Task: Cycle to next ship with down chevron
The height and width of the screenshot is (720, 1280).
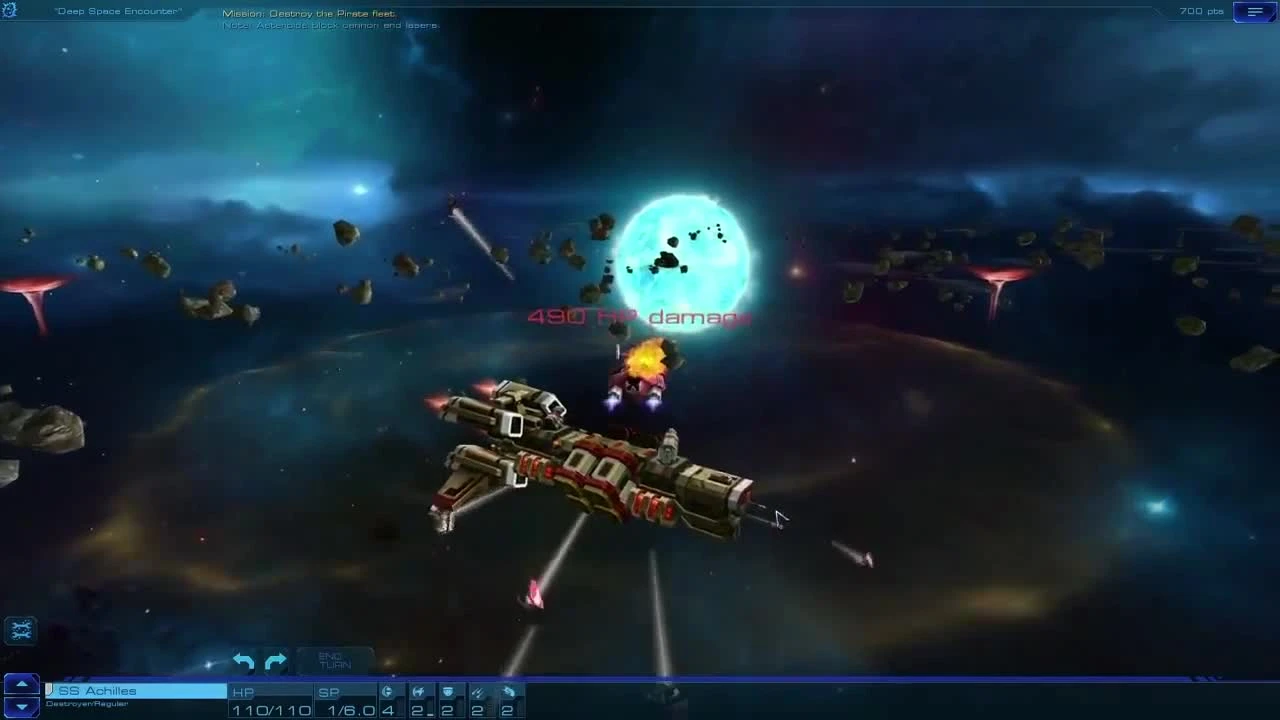Action: [x=20, y=705]
